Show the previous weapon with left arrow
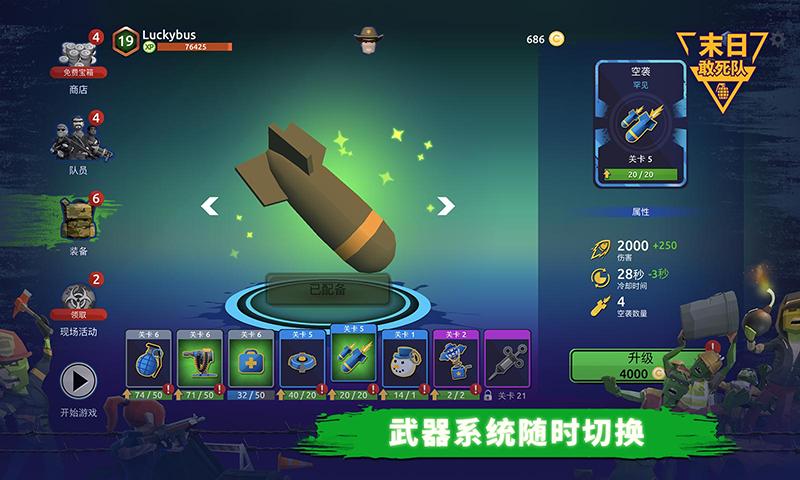800x480 pixels. [x=210, y=206]
